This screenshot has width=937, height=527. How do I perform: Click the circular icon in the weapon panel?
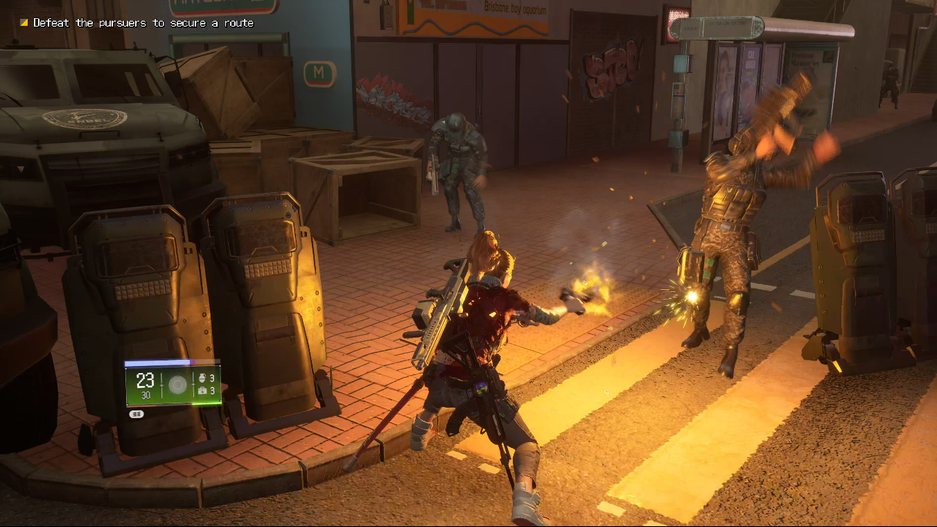177,384
